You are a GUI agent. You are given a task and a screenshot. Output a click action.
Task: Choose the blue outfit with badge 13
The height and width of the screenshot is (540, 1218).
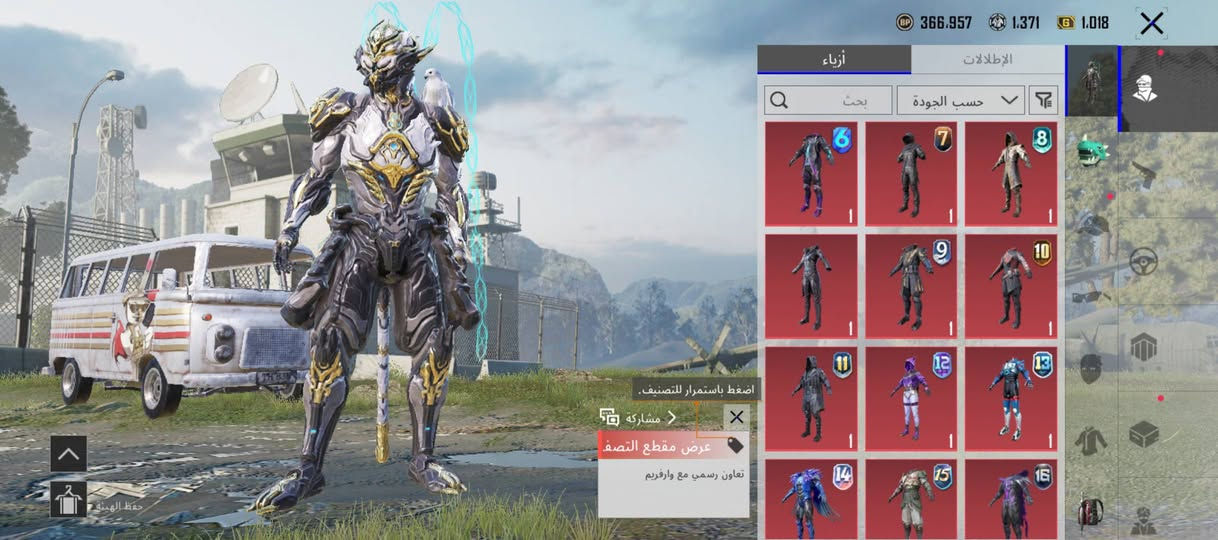[x=1011, y=398]
